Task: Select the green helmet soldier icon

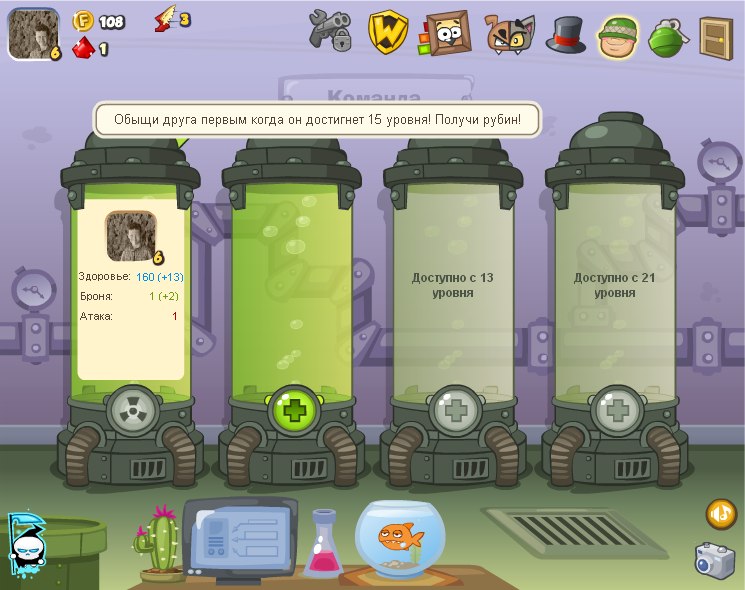Action: pyautogui.click(x=619, y=35)
